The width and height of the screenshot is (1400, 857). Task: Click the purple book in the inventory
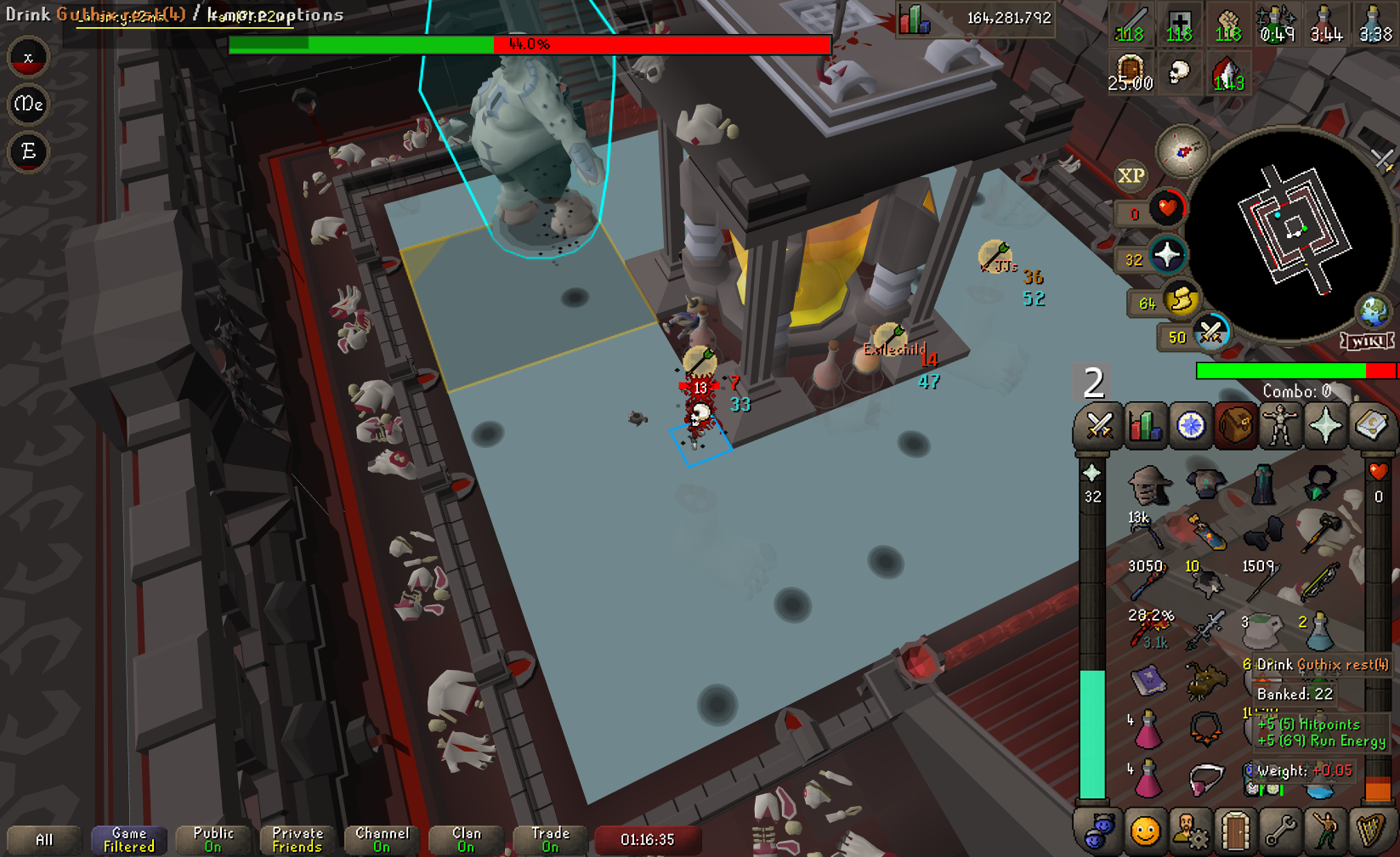(1148, 680)
